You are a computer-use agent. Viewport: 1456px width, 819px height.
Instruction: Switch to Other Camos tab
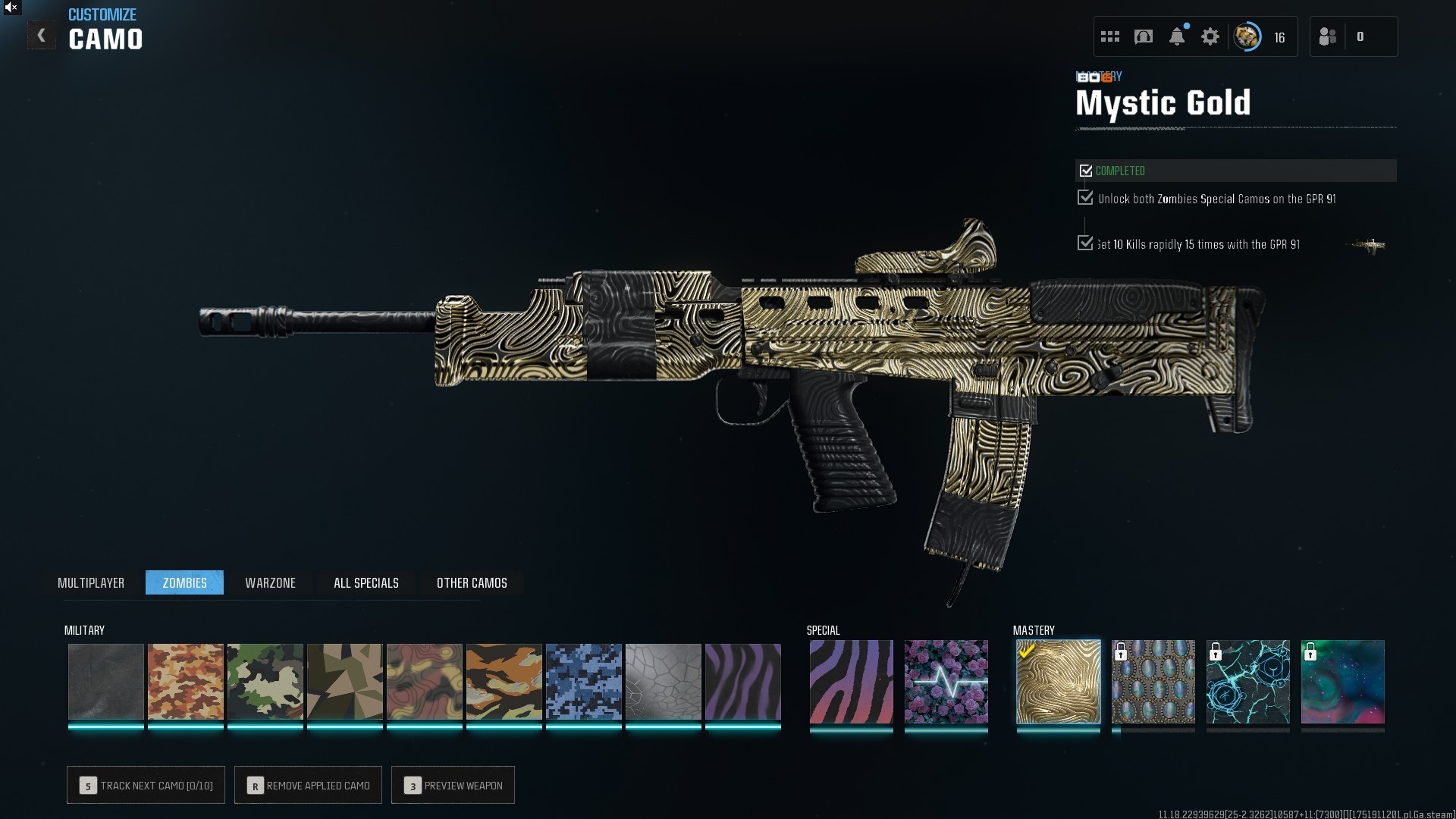point(472,582)
